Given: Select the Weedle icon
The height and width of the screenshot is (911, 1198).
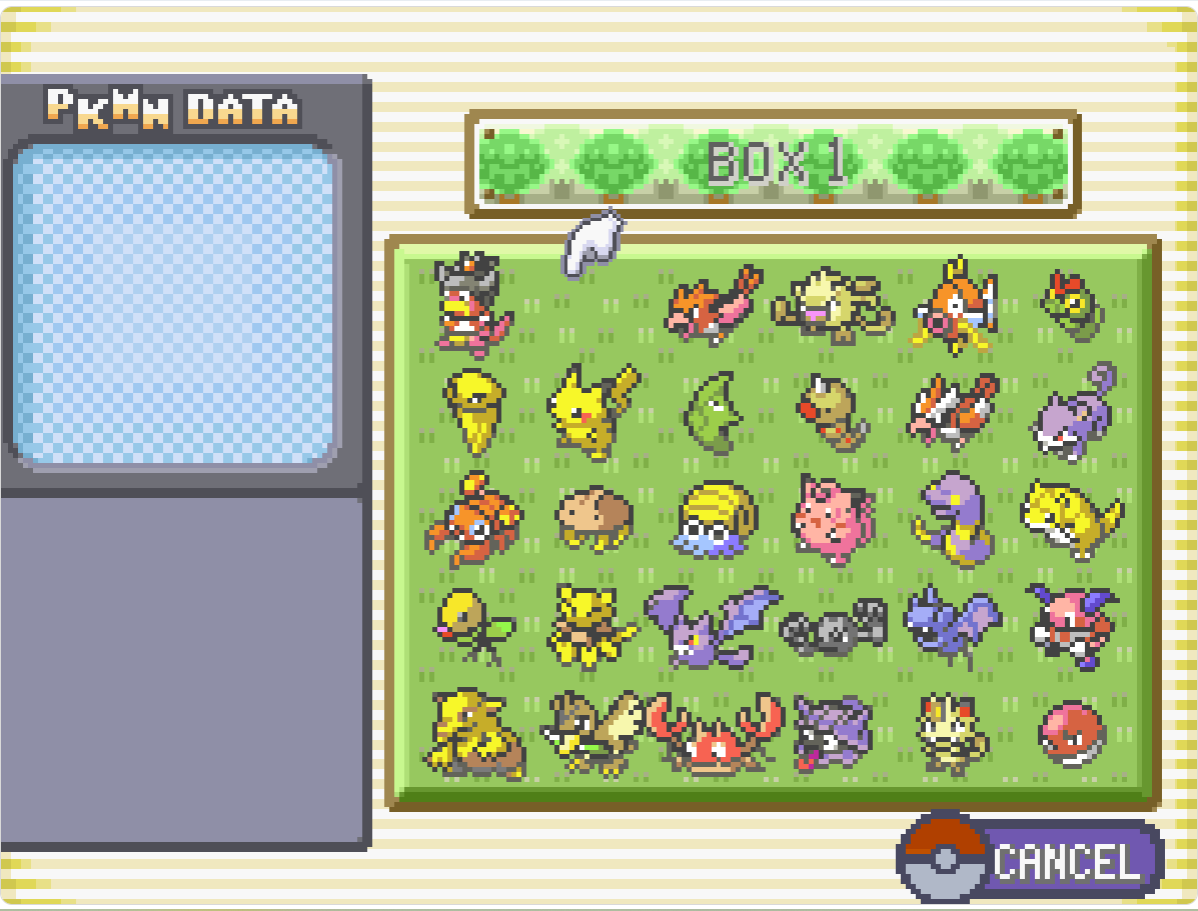Looking at the screenshot, I should 833,412.
